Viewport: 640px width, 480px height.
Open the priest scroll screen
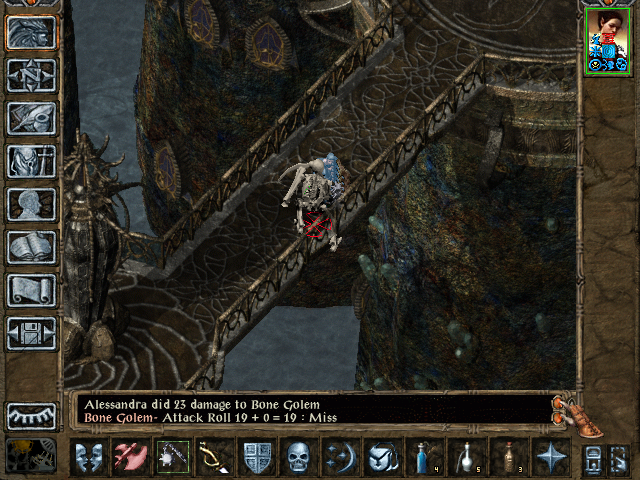click(x=32, y=290)
